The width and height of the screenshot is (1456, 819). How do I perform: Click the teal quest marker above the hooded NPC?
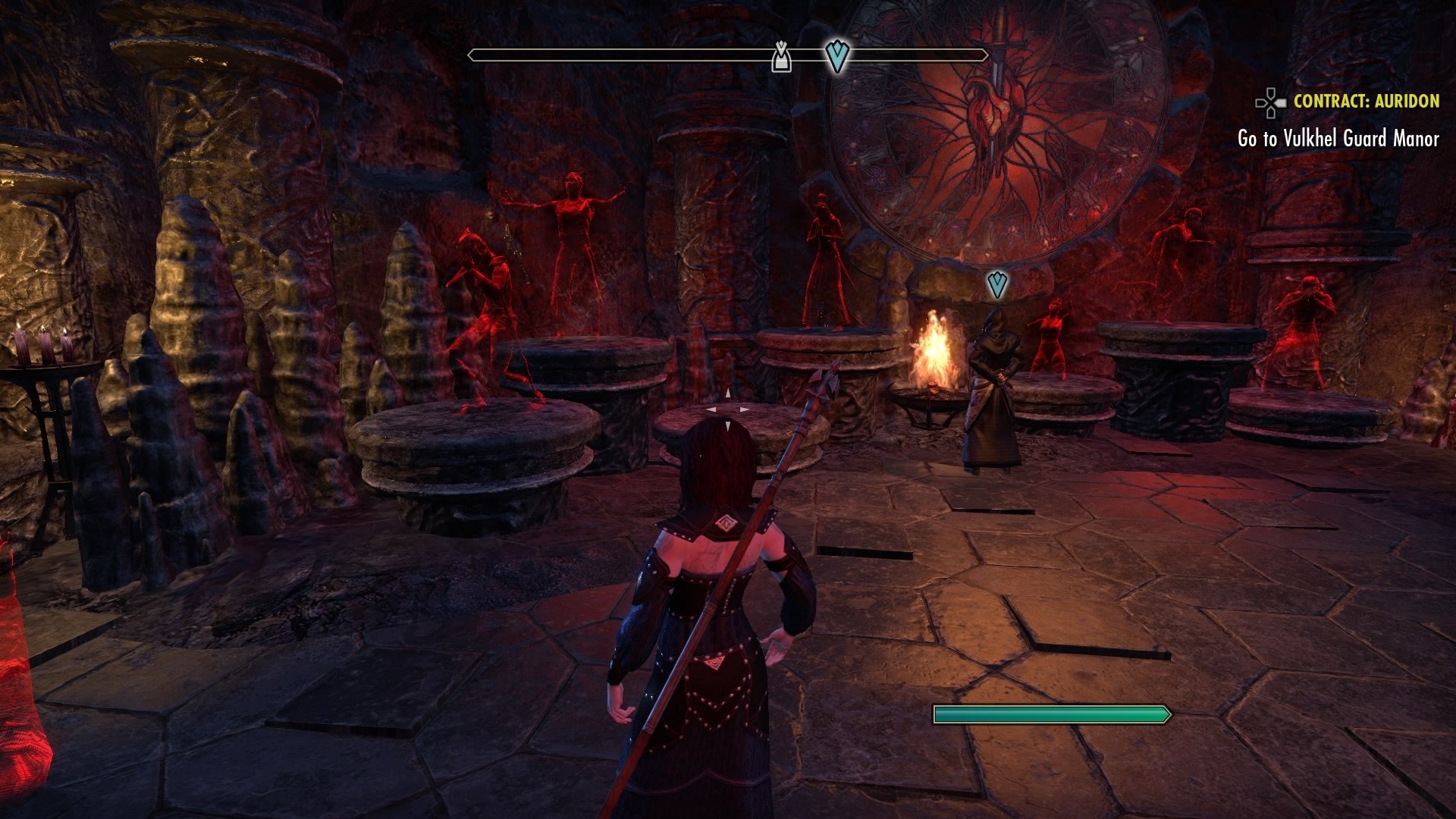pos(997,283)
